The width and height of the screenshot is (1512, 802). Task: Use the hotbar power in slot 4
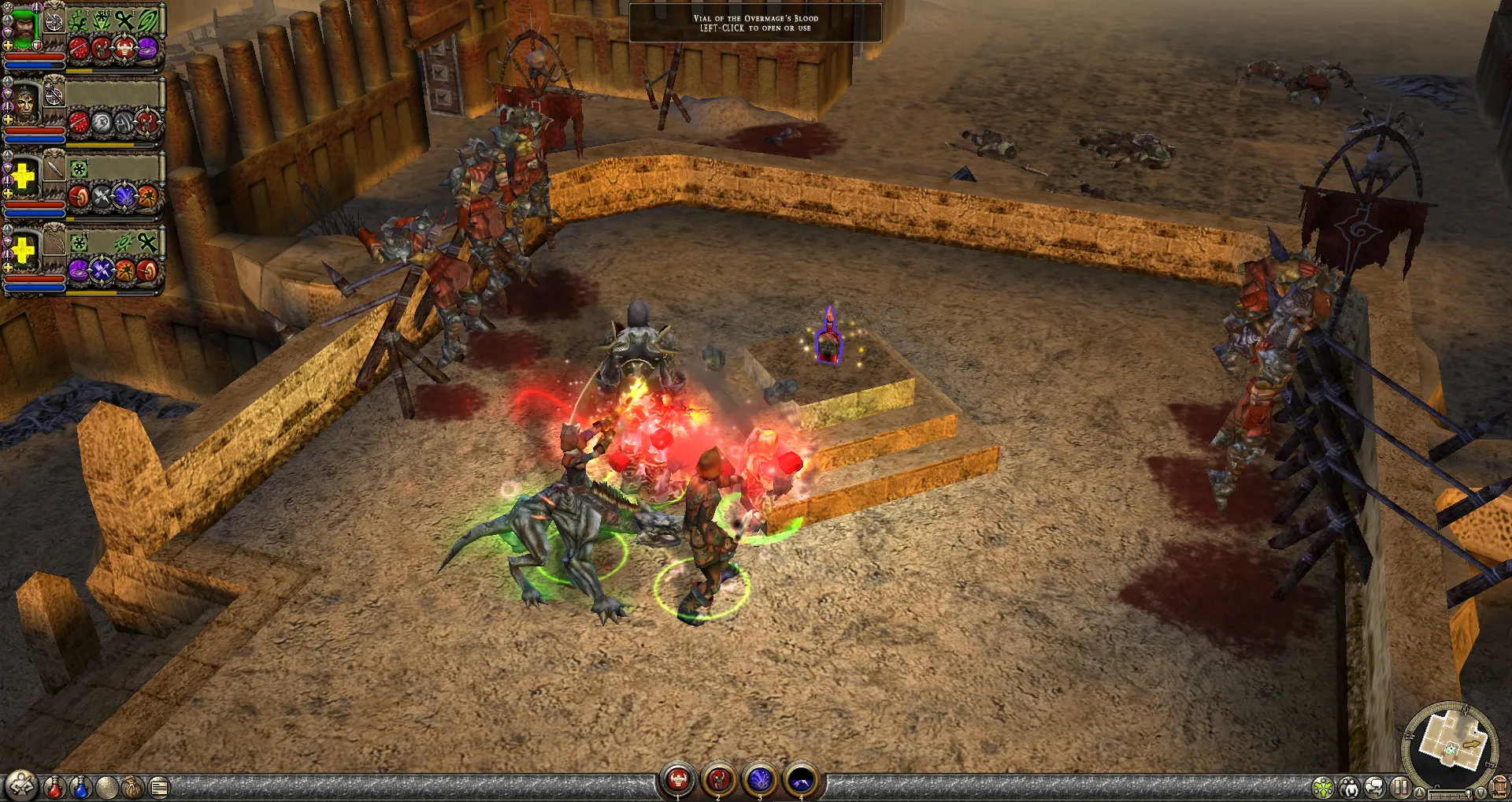[x=801, y=780]
